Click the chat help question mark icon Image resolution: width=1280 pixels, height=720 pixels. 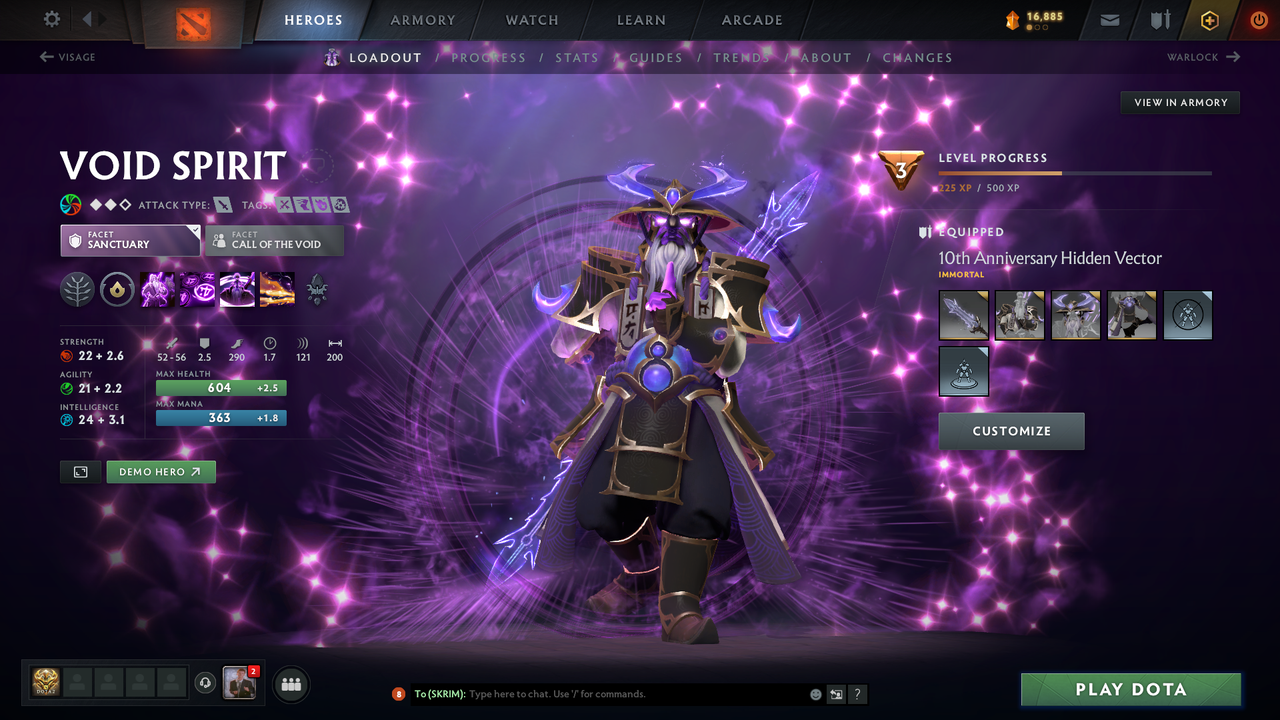pos(857,693)
